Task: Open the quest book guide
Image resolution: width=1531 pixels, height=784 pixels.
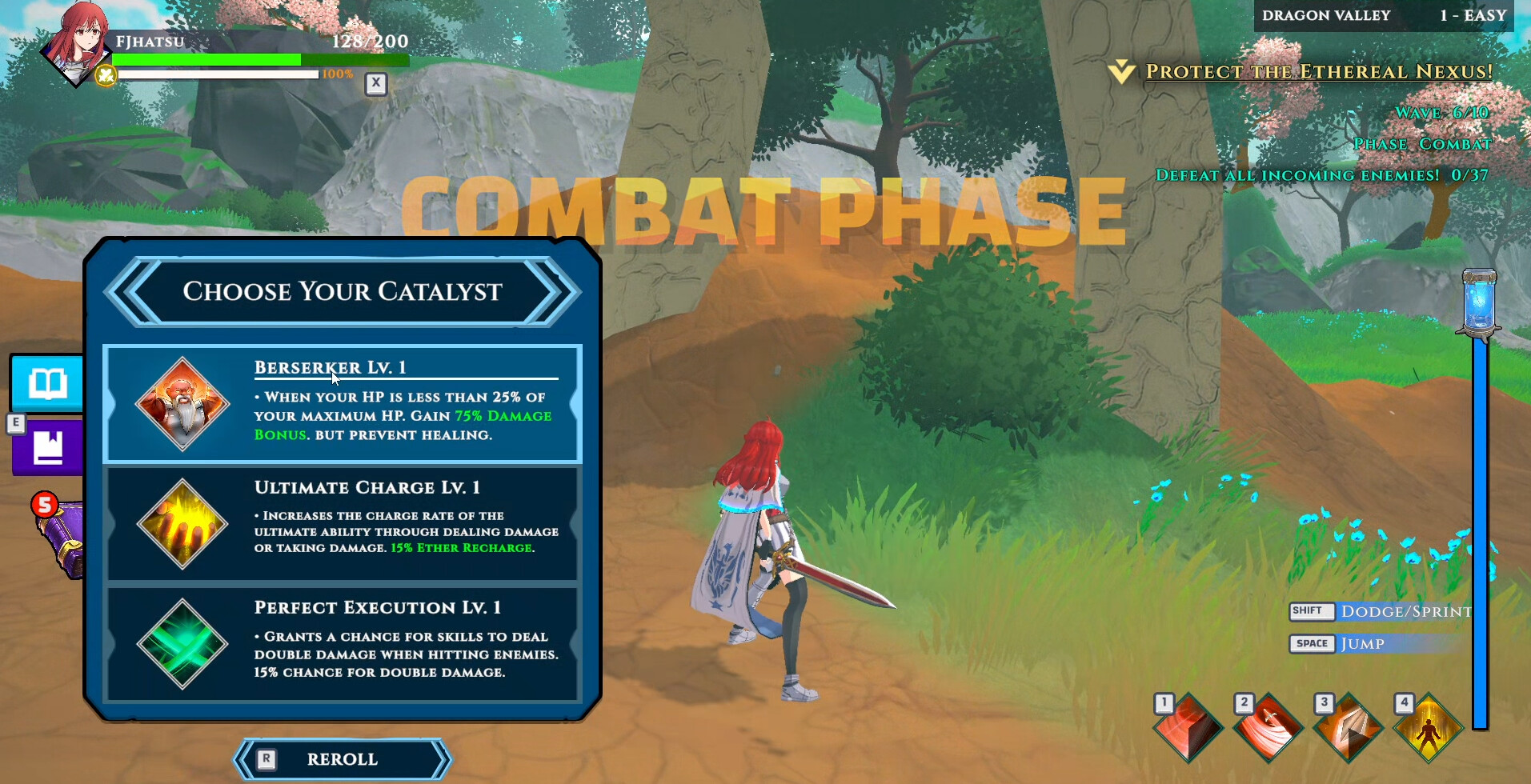Action: coord(46,384)
